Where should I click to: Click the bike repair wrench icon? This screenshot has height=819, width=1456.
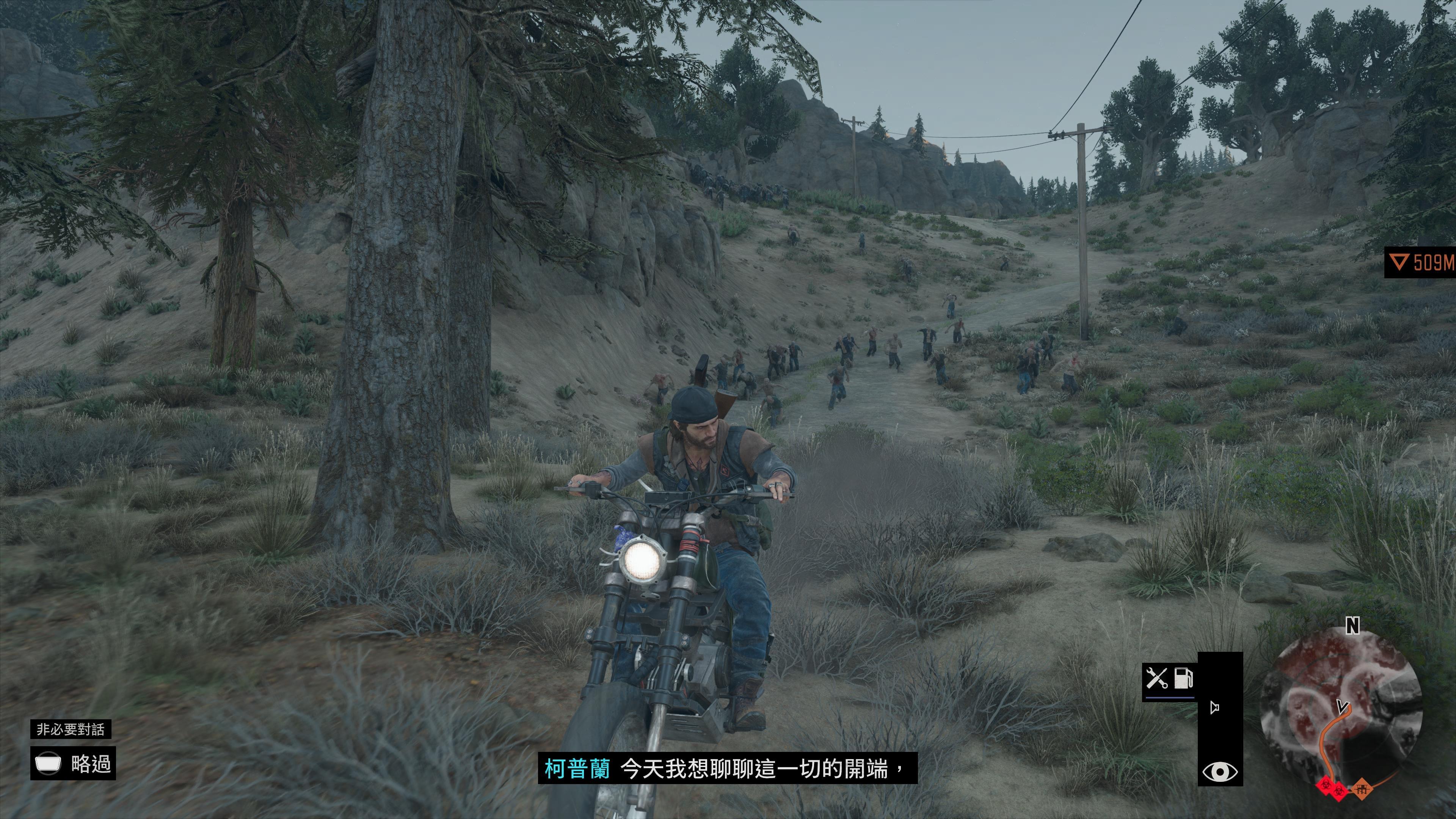(1156, 678)
